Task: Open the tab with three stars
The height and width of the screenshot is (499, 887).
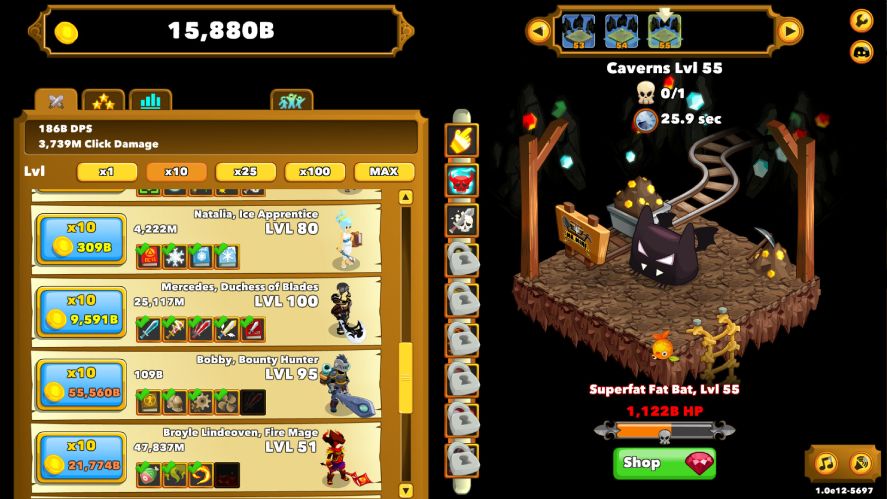Action: coord(103,101)
